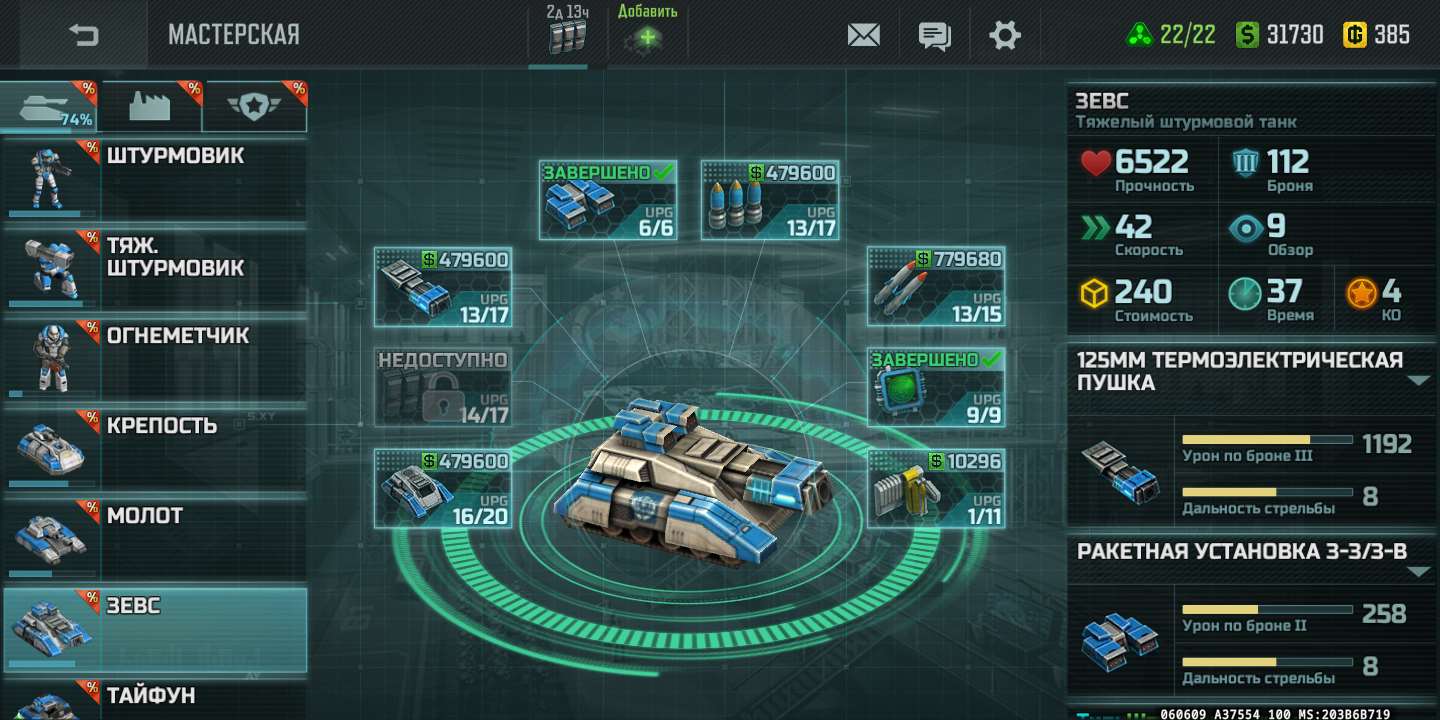Tap the back arrow to leave Мастерская
The image size is (1440, 720).
coord(80,34)
